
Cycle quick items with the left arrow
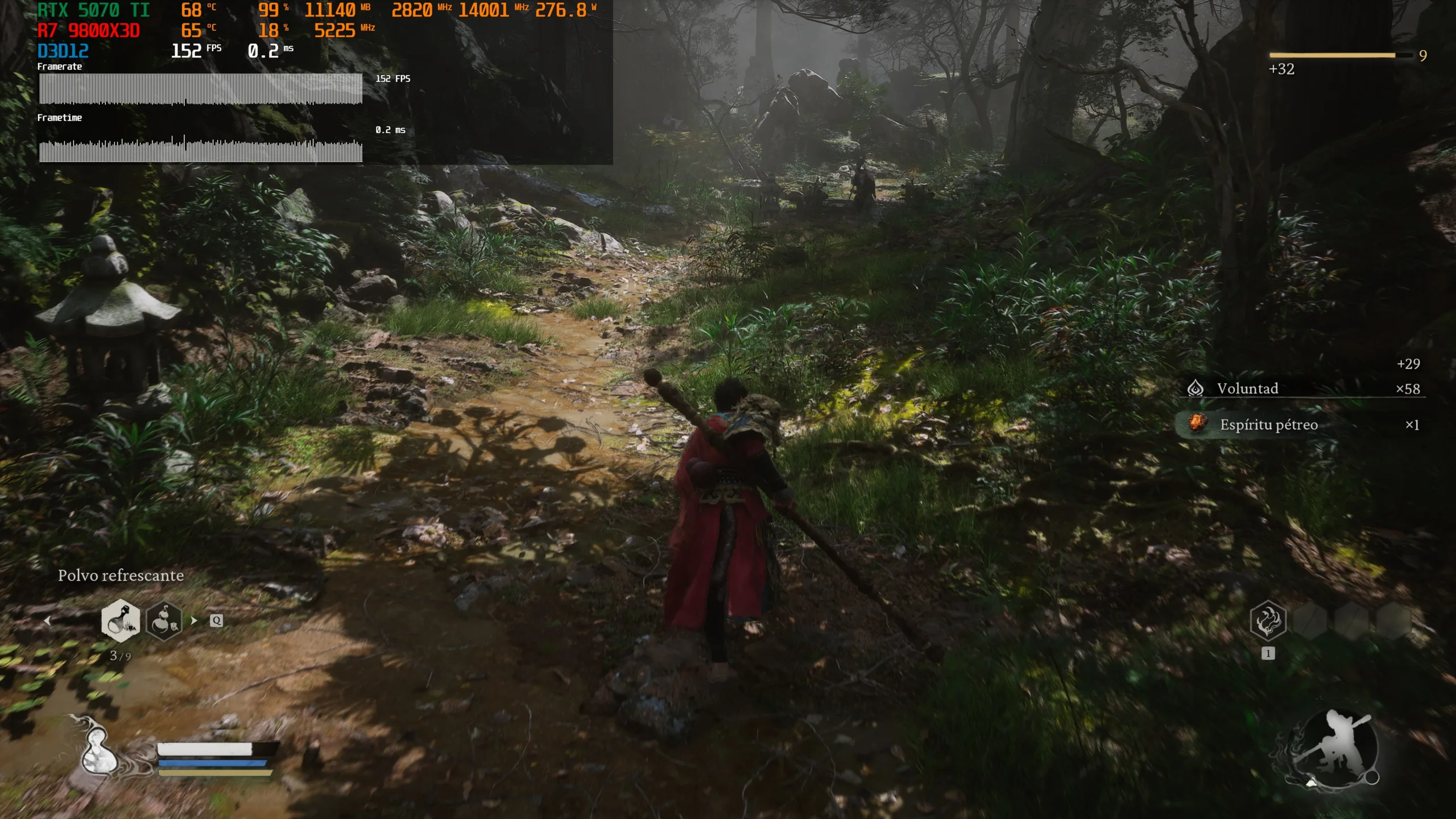[x=48, y=621]
